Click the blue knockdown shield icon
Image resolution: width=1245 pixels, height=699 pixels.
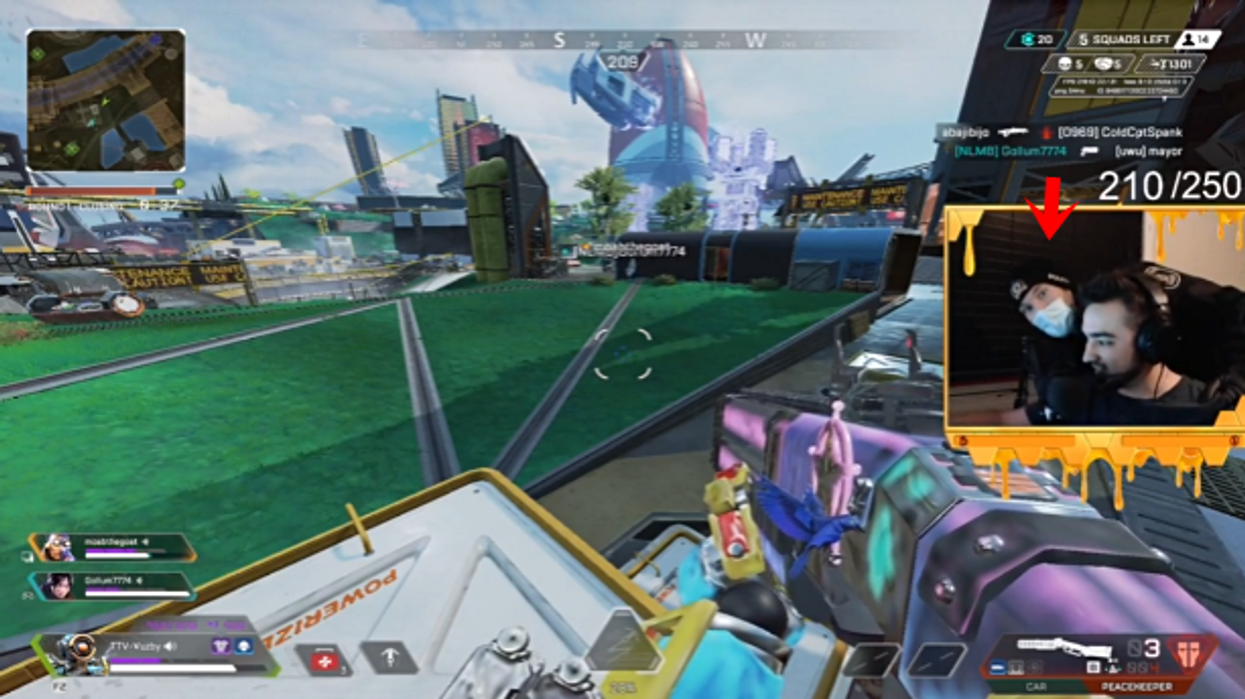pos(243,647)
